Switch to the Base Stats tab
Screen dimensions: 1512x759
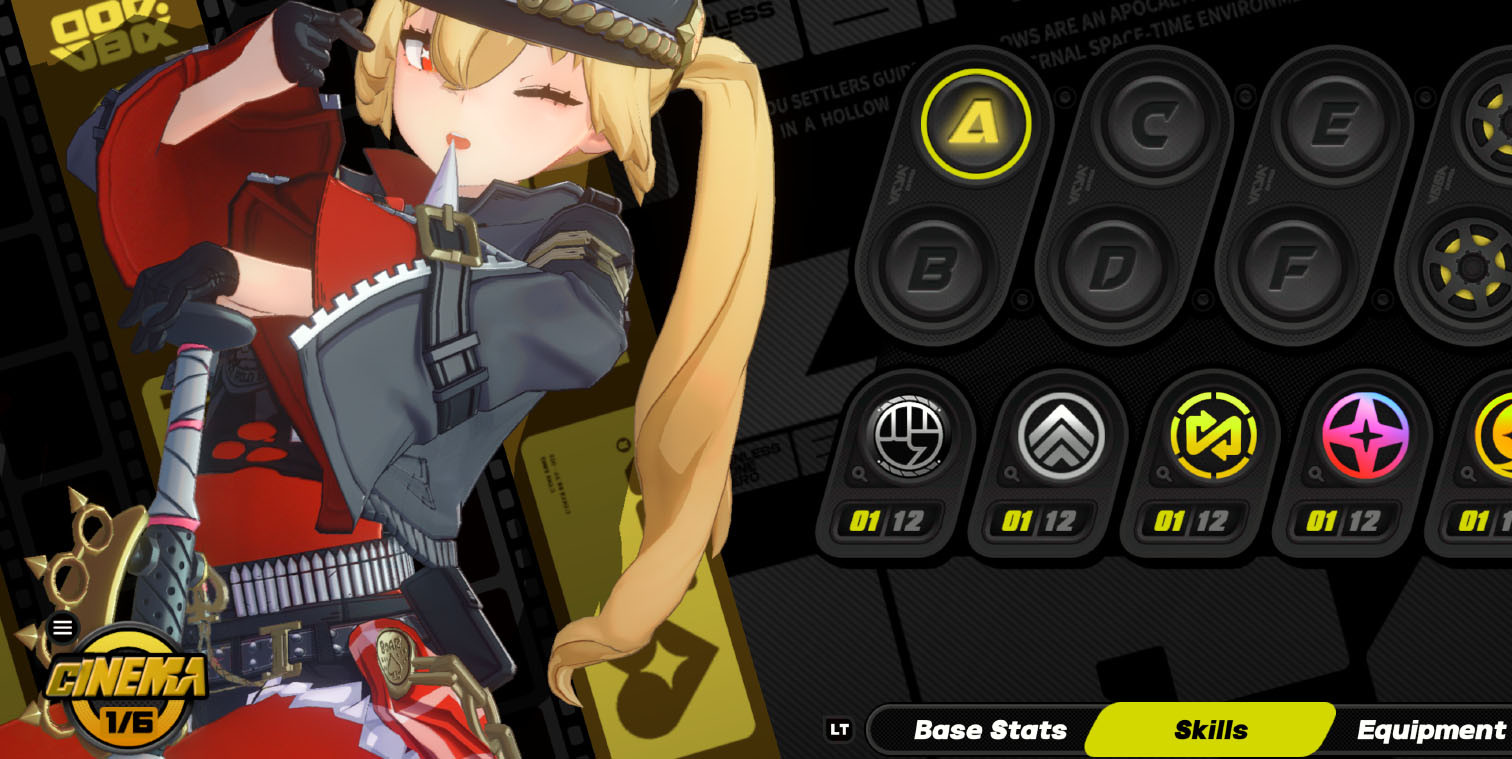coord(988,730)
